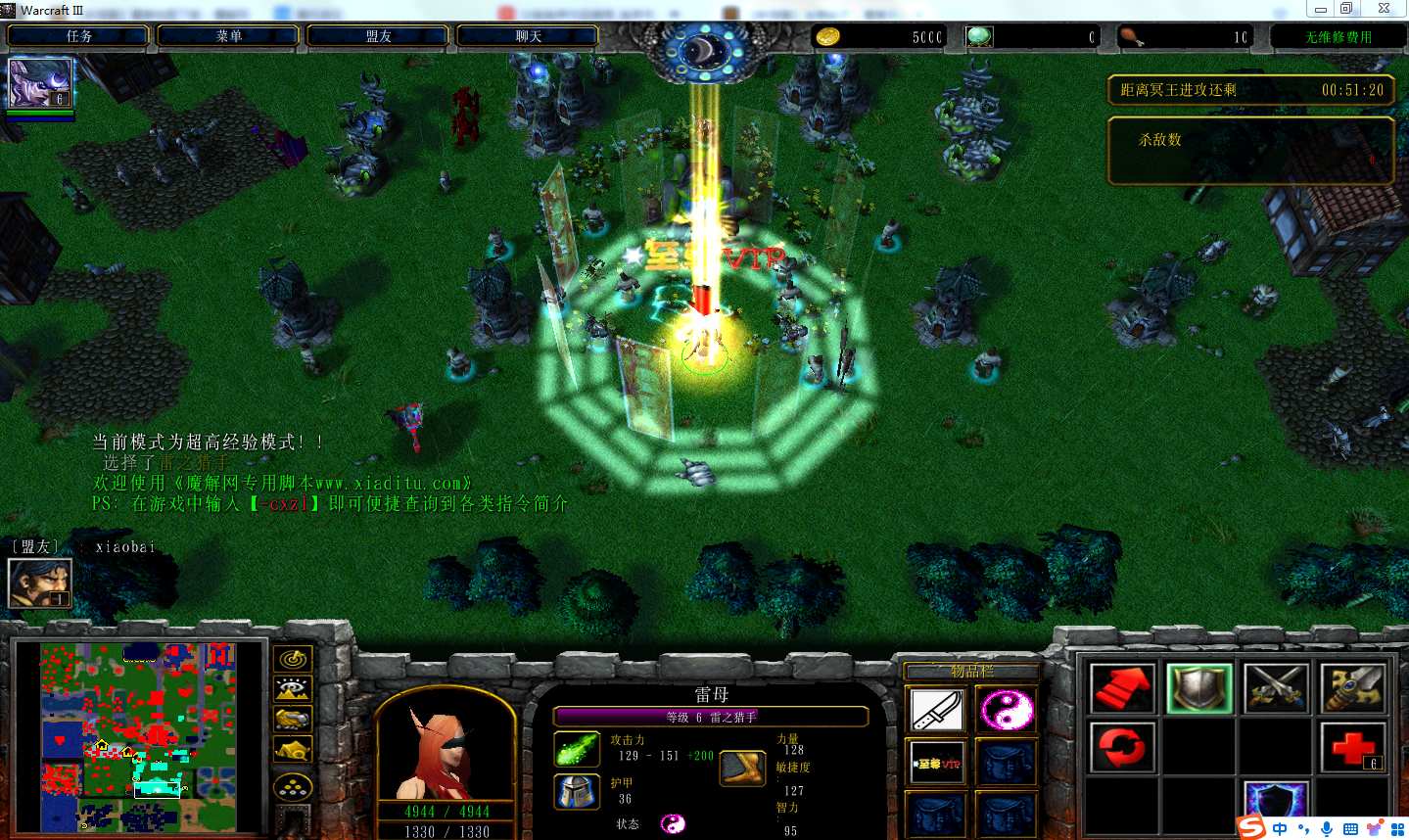The image size is (1409, 840).
Task: Open the red cross hero skills menu
Action: click(x=1352, y=748)
